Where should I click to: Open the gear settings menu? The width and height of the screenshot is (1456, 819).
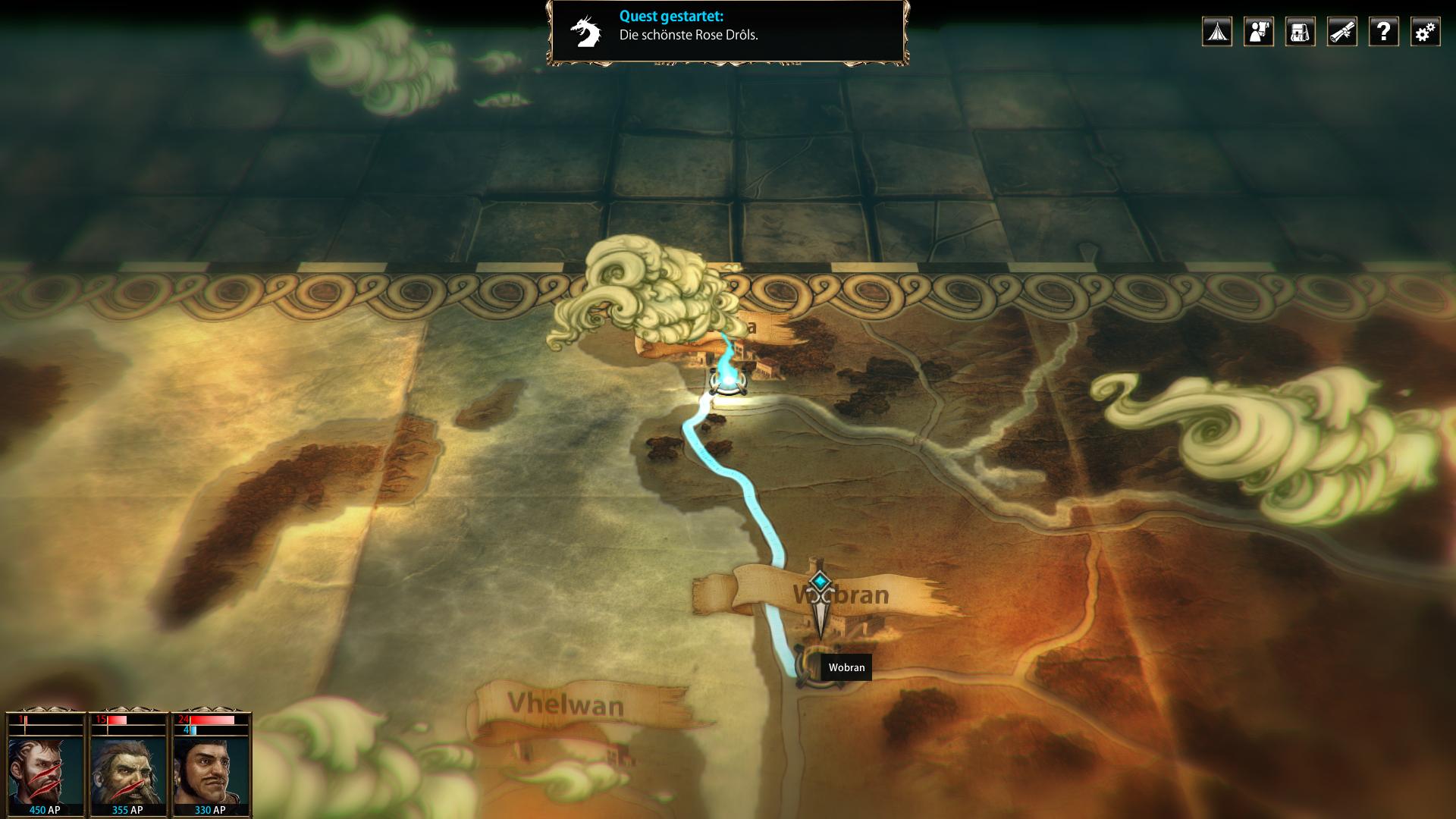(1425, 32)
